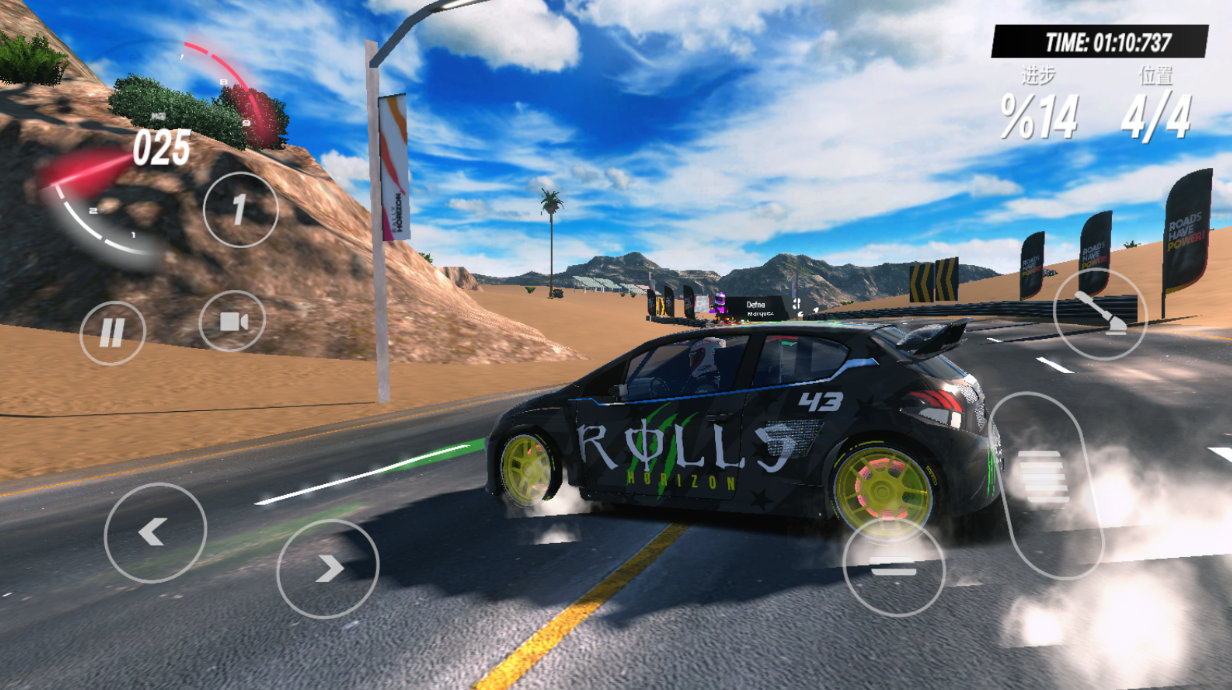Tap the tall gas pedal
This screenshot has height=690, width=1232.
pyautogui.click(x=1044, y=483)
